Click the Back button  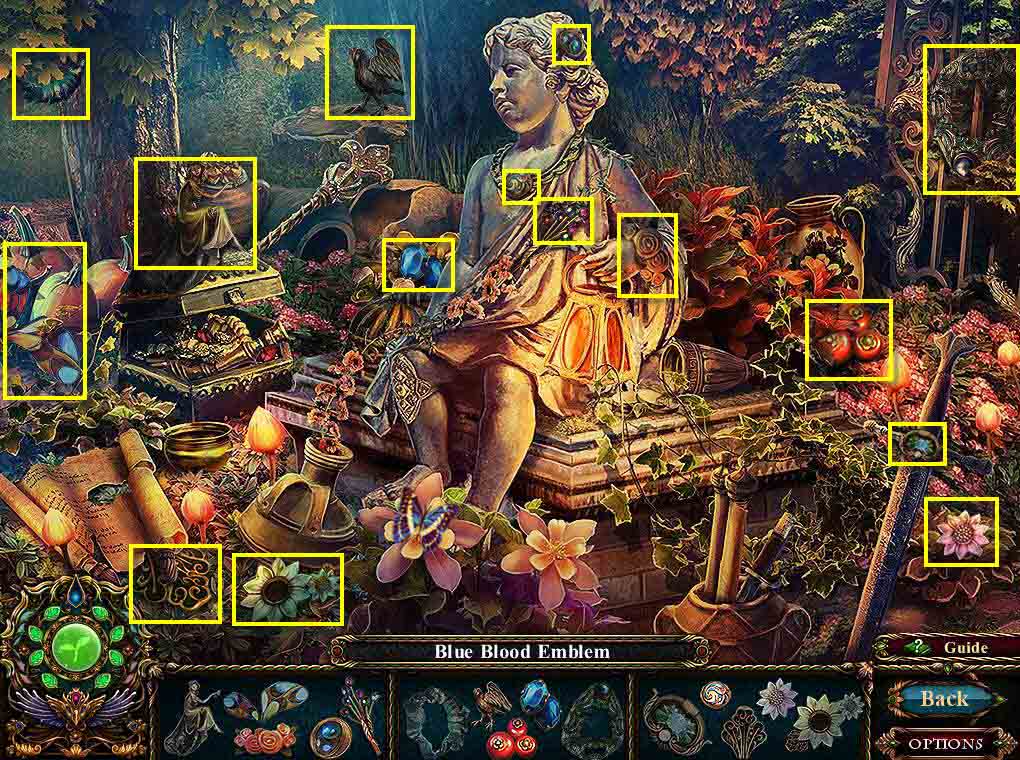click(944, 699)
